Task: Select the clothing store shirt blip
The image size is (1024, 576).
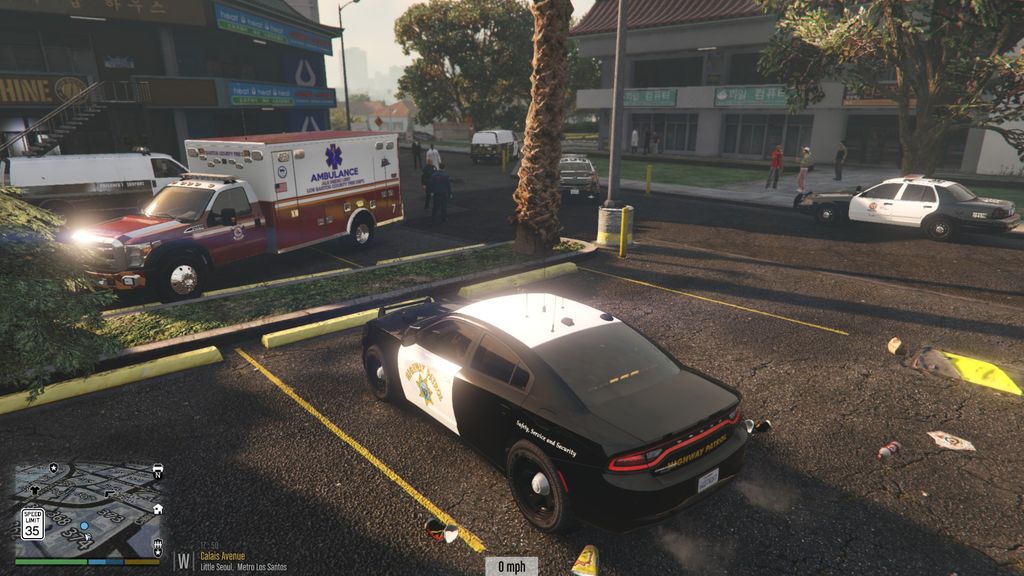Action: coord(35,490)
